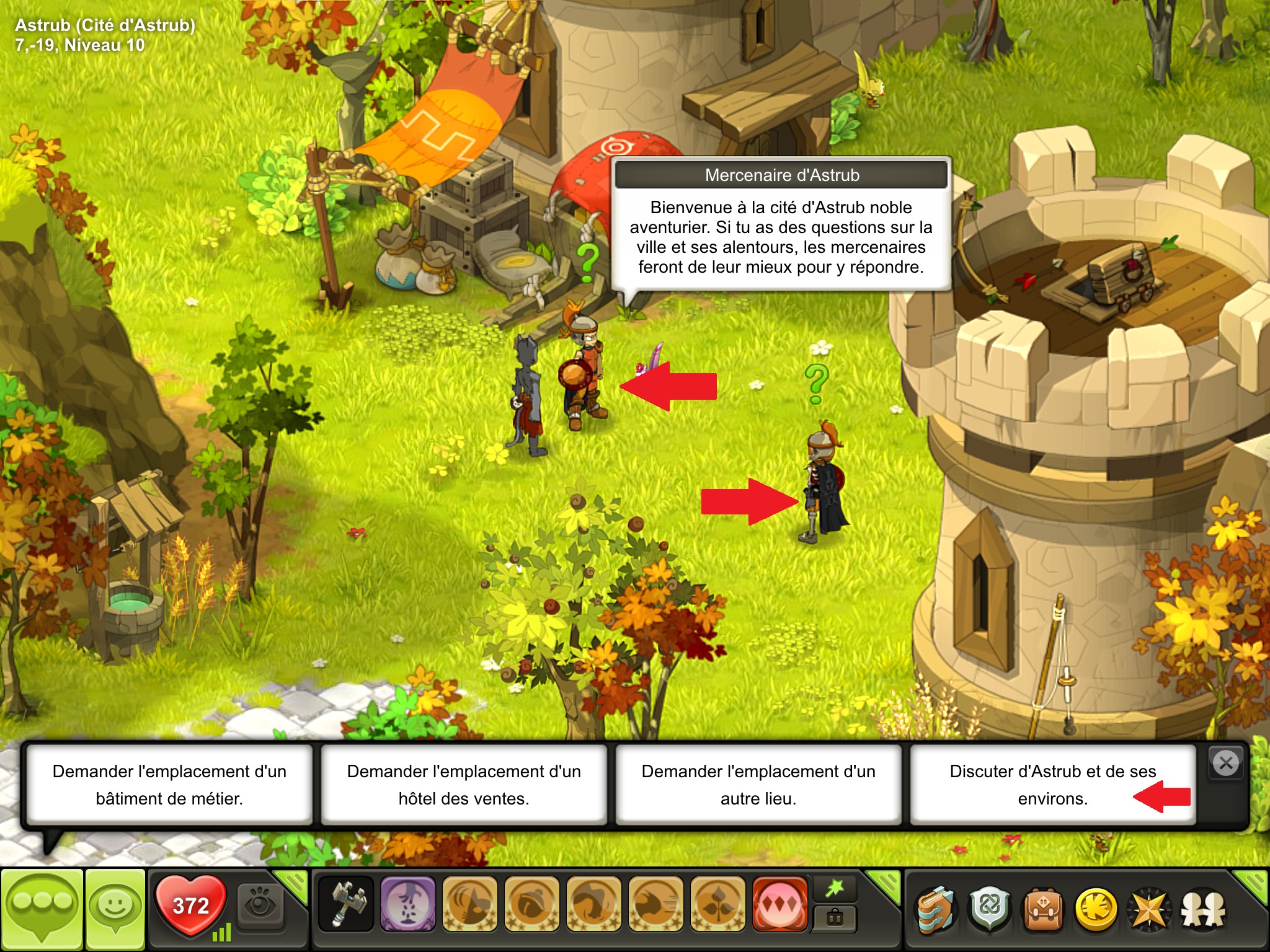Open the quest book
Viewport: 1270px width, 952px height.
936,909
